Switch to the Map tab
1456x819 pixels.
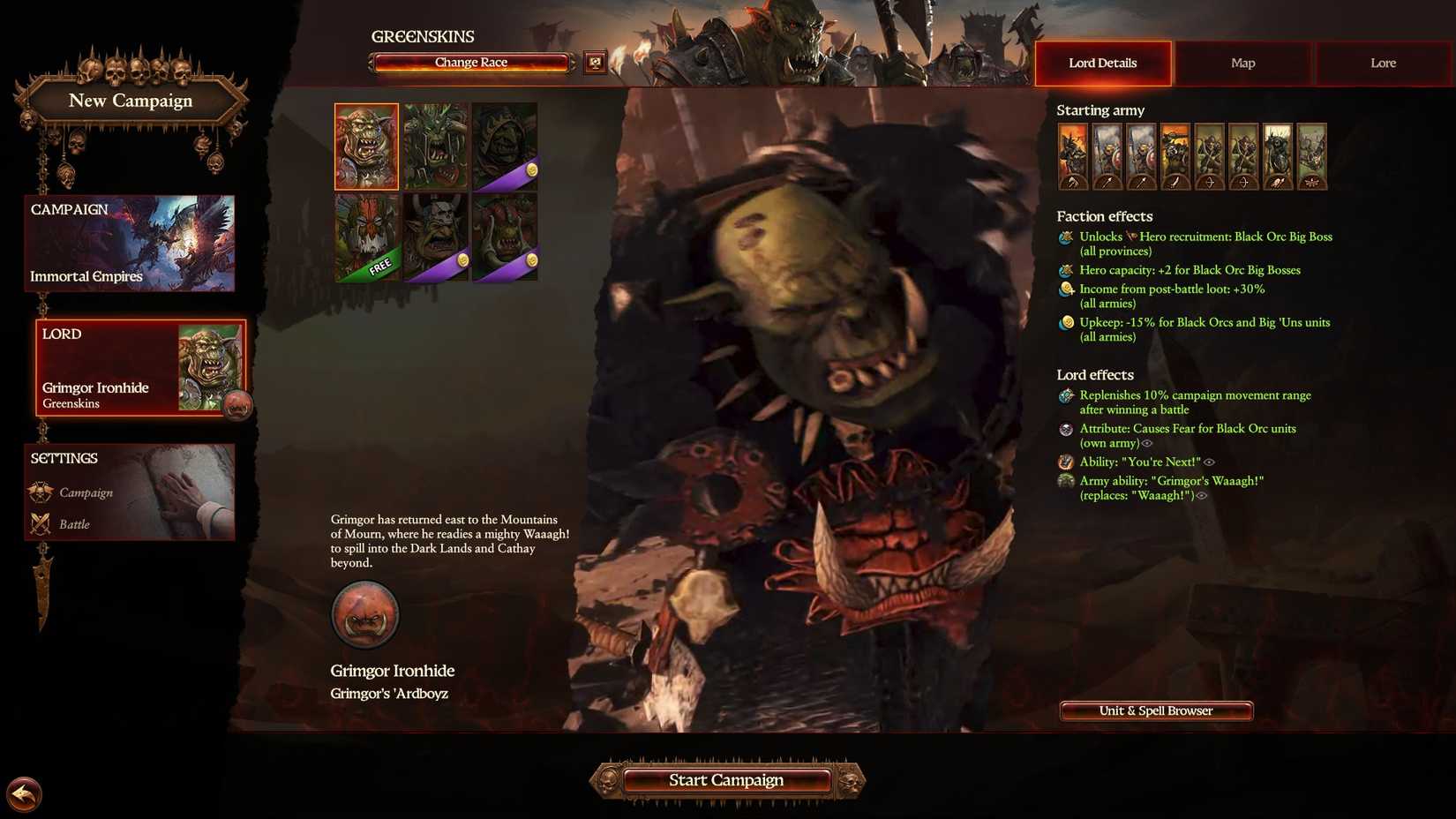click(1242, 63)
